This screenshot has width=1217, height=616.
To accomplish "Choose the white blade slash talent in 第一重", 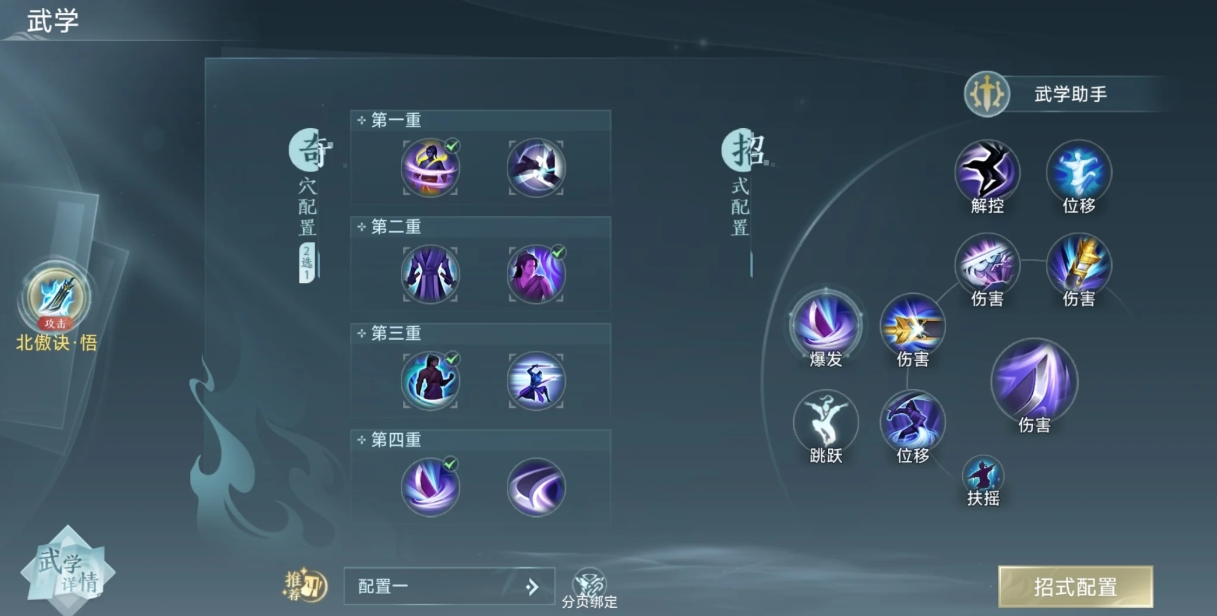I will (536, 167).
